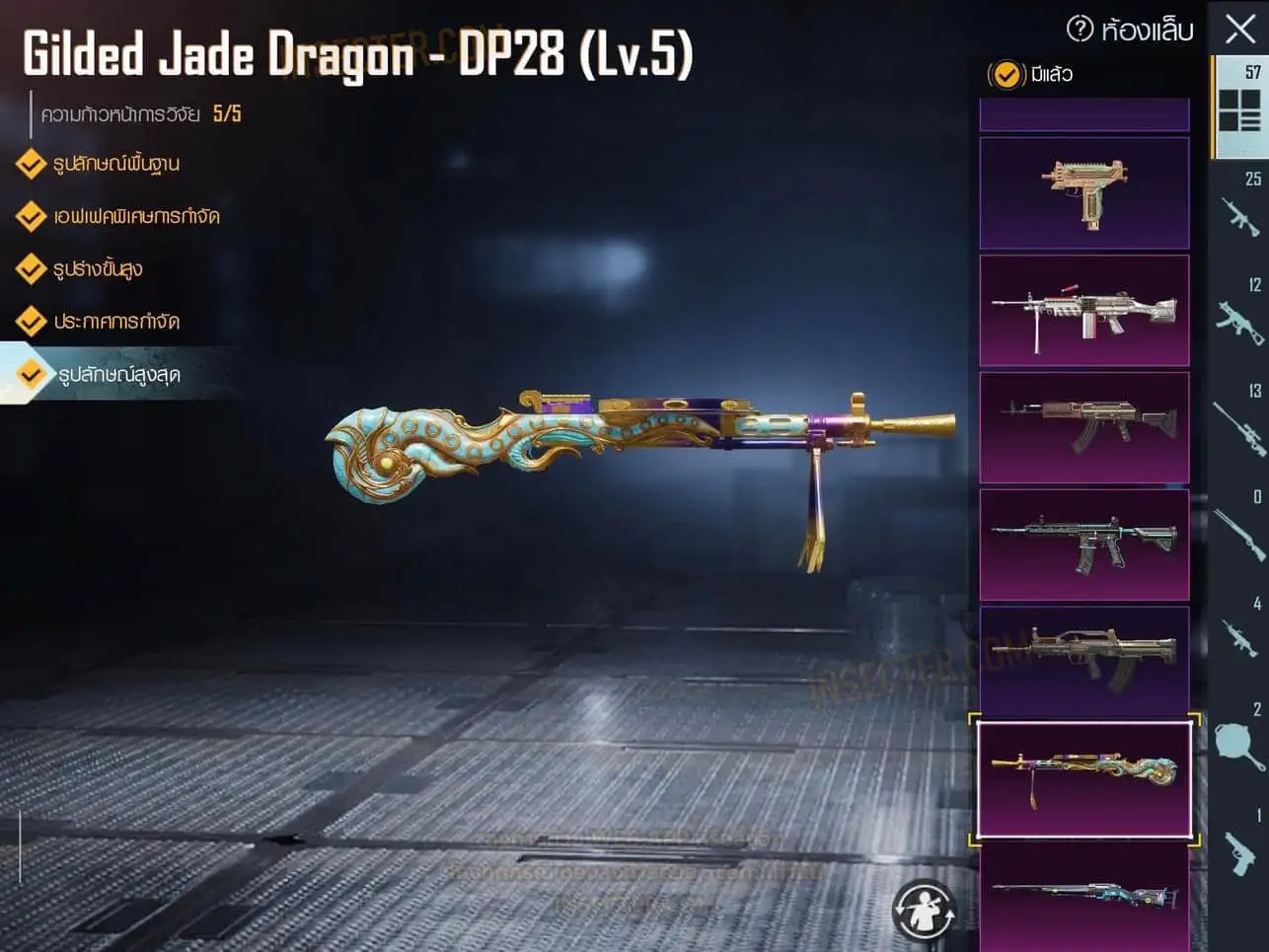Select the M249 machine gun skin
Image resolution: width=1269 pixels, height=952 pixels.
(x=1084, y=311)
